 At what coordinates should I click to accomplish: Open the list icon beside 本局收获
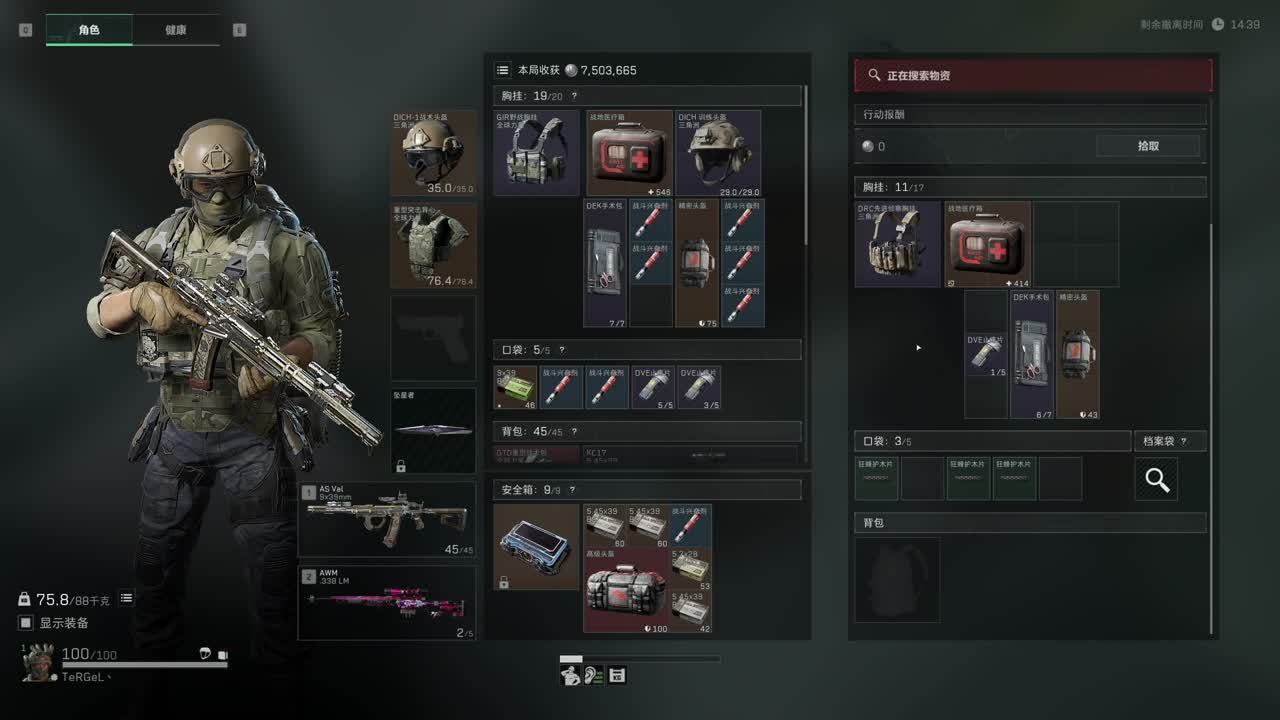tap(503, 70)
